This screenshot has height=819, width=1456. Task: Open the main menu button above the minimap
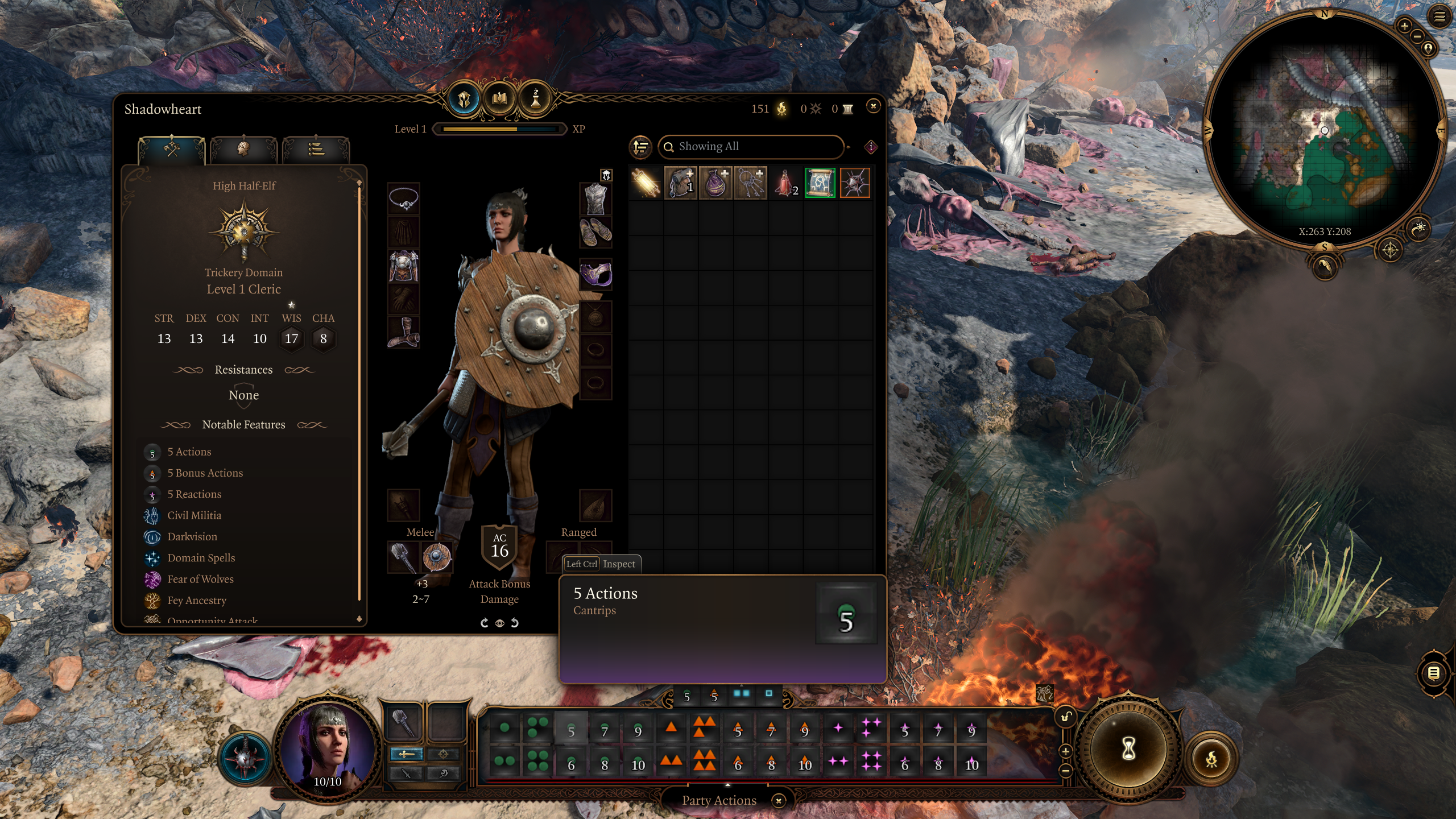click(1440, 17)
